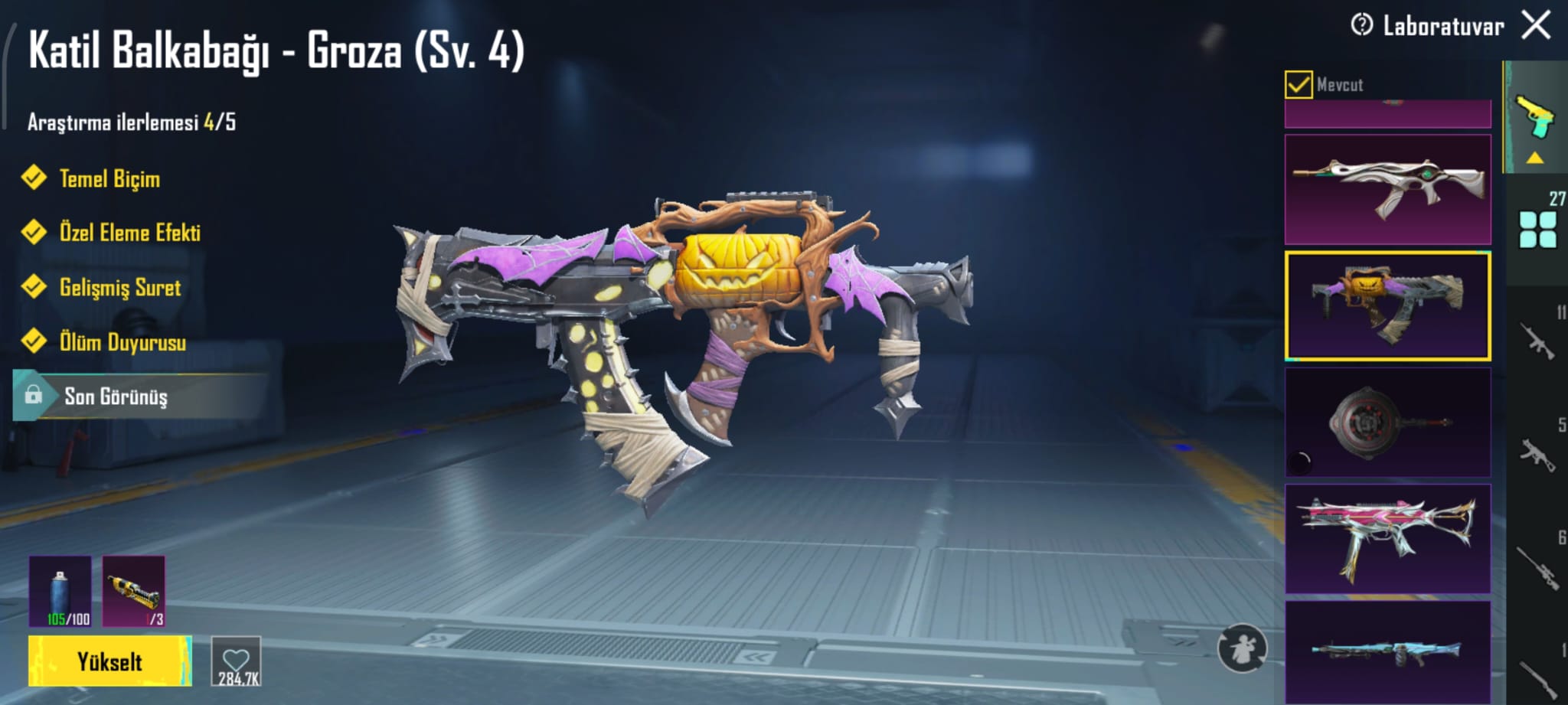Tap the round character preview icon
1568x705 pixels.
click(1242, 648)
